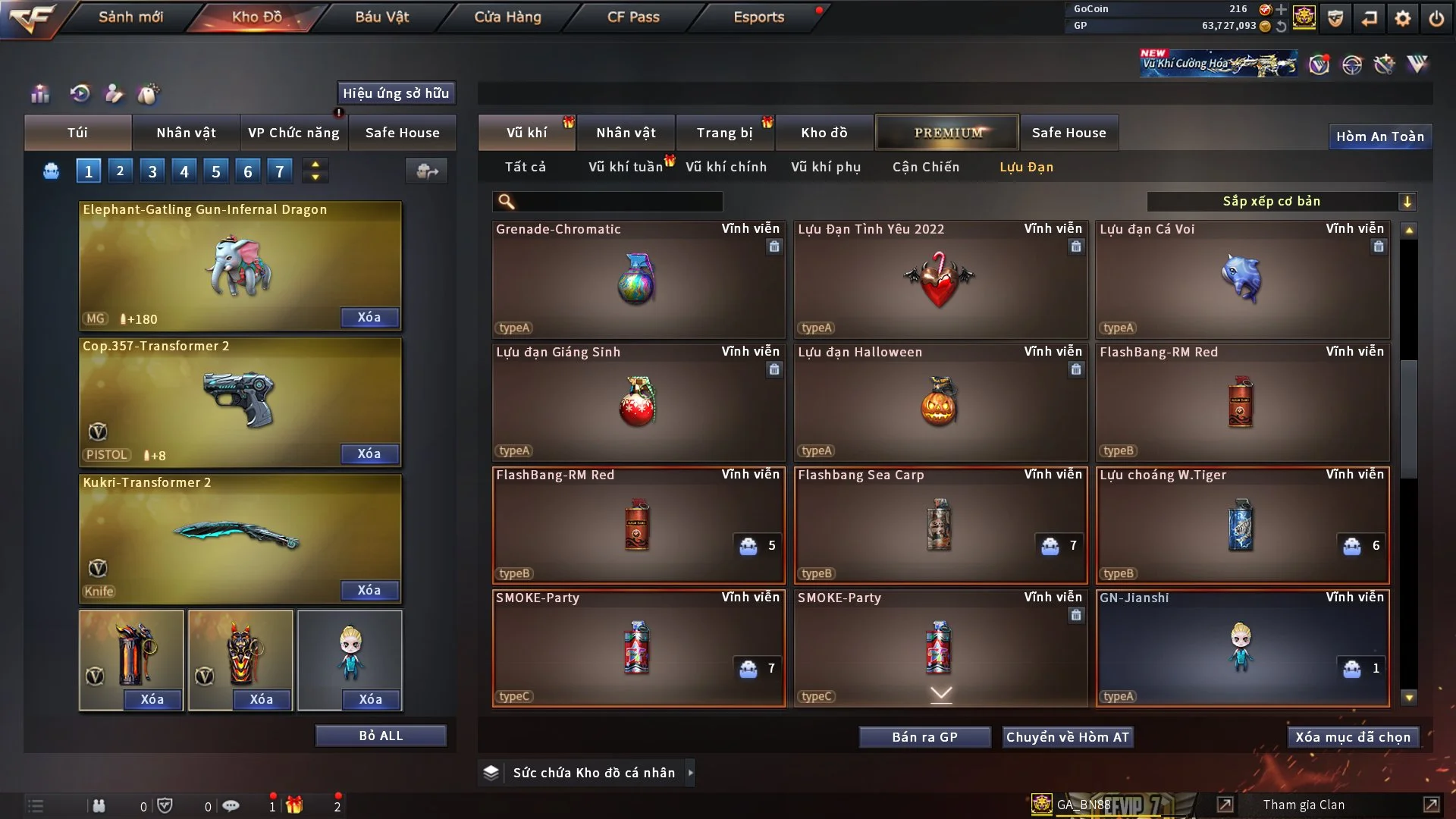Click the settings gear icon

point(1403,18)
